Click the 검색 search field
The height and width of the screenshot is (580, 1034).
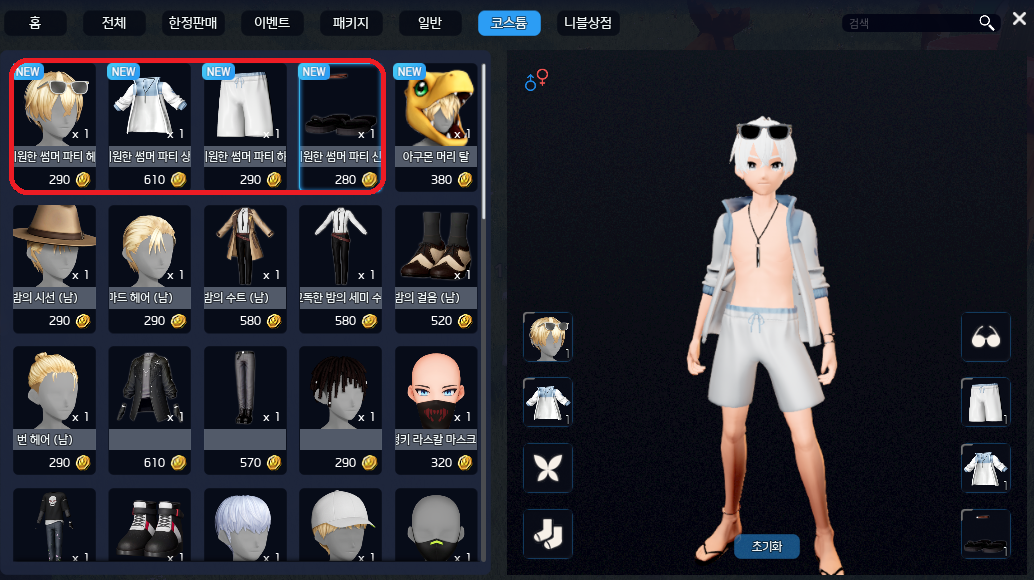tap(910, 23)
